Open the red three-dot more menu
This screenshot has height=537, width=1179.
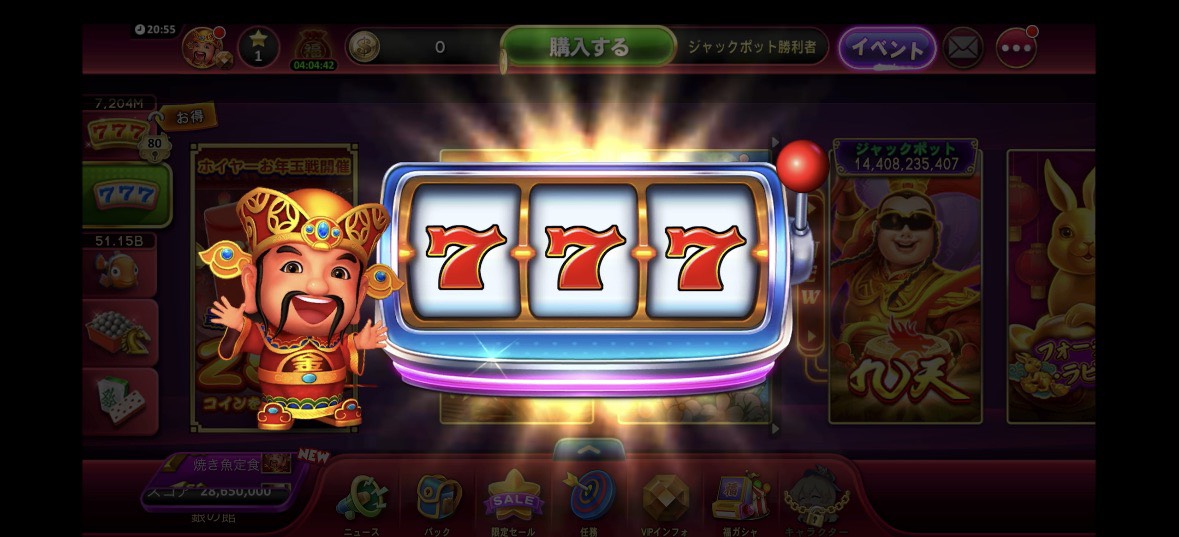click(1016, 48)
